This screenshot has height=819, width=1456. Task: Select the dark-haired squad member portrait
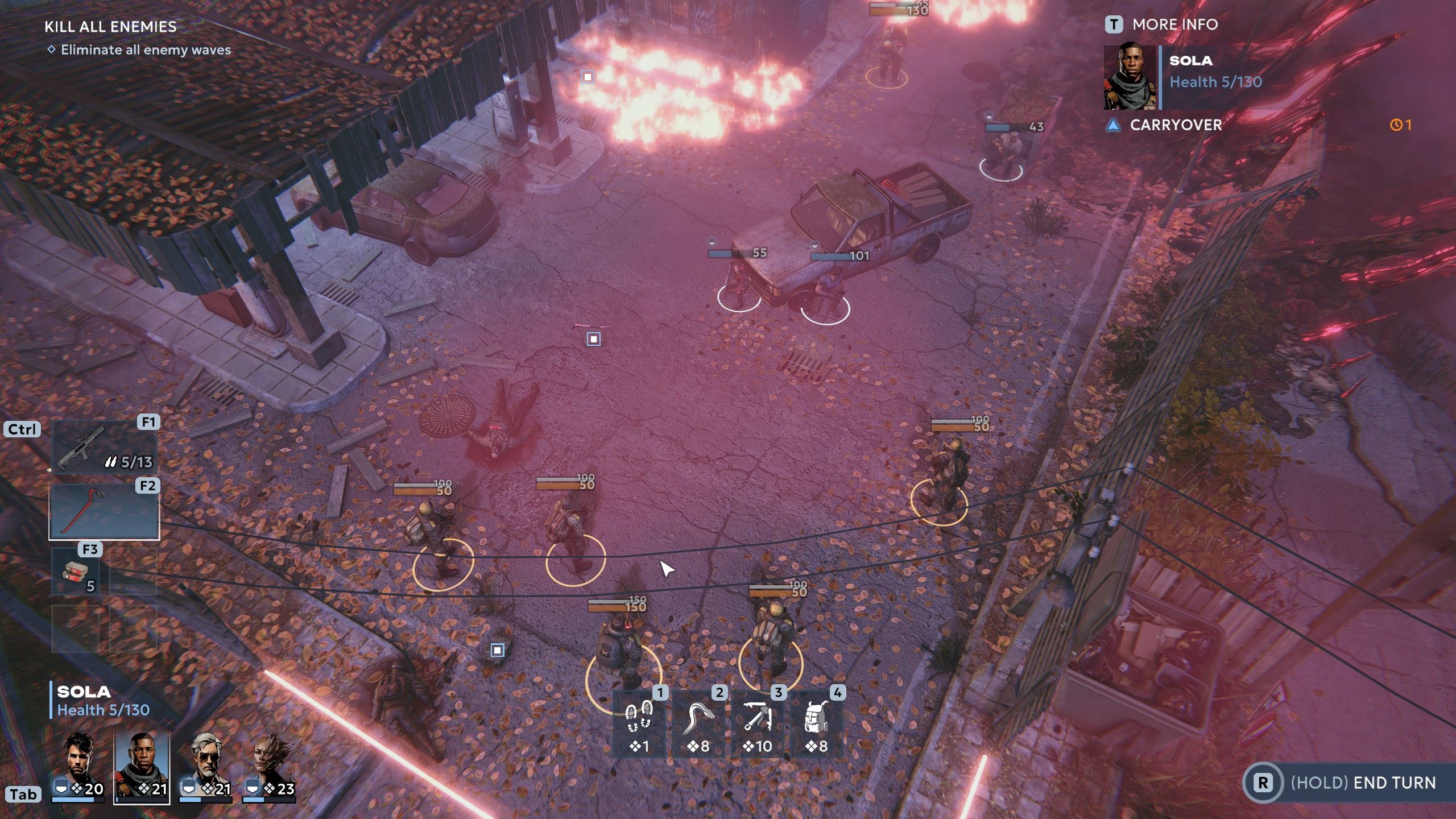click(78, 766)
